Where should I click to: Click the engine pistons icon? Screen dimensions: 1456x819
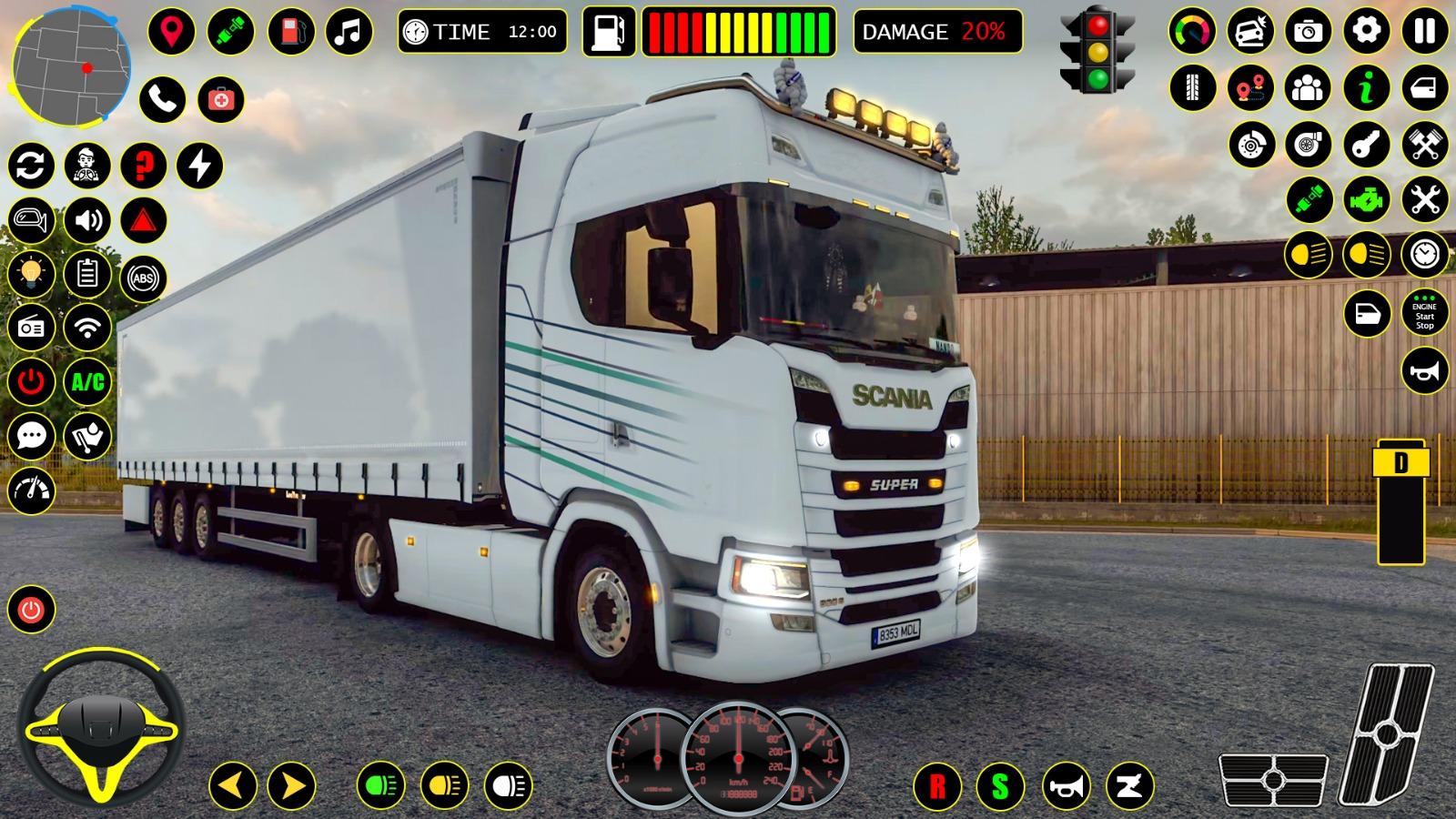pyautogui.click(x=1424, y=143)
